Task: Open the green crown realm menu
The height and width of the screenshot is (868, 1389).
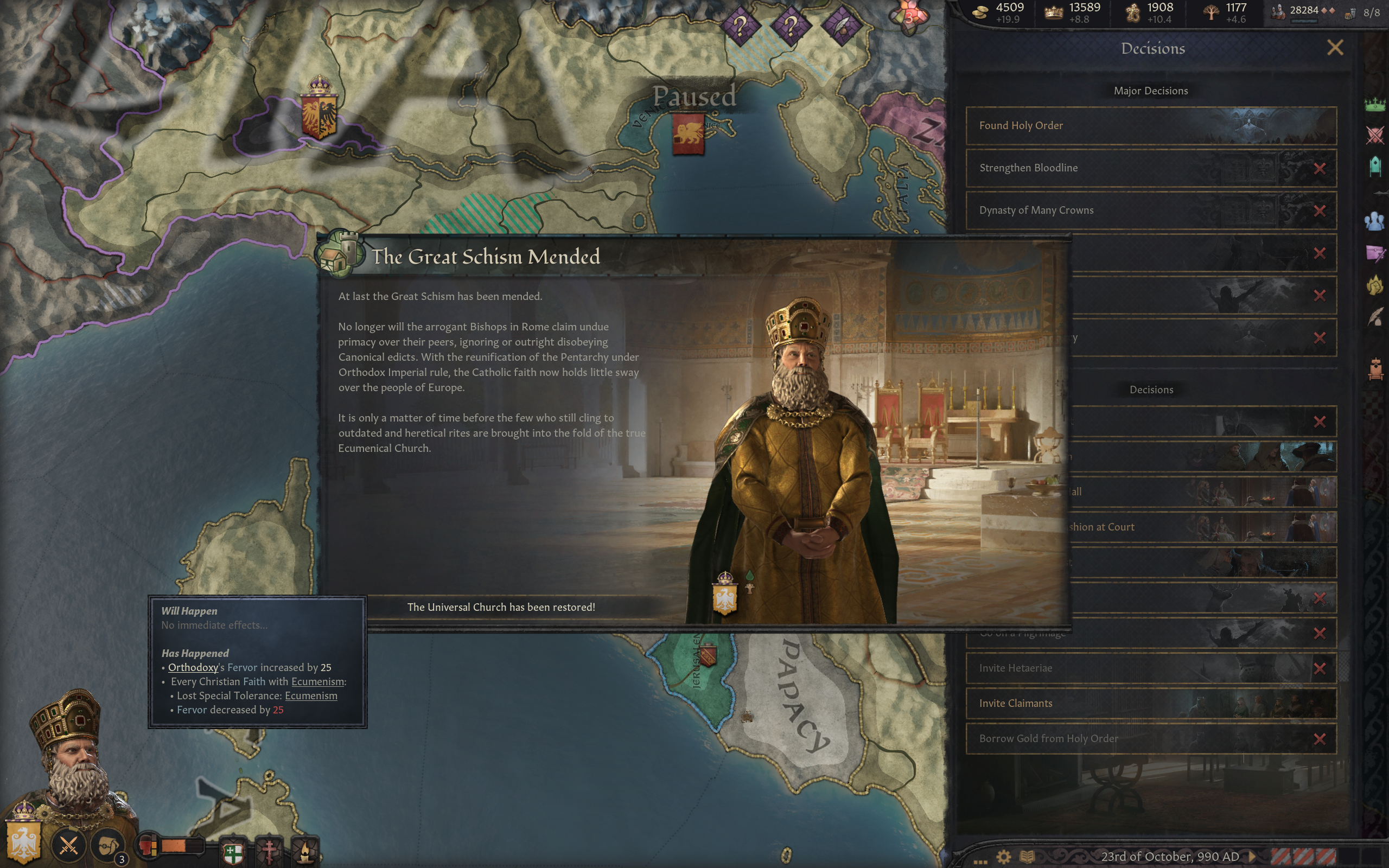Action: pyautogui.click(x=1375, y=105)
